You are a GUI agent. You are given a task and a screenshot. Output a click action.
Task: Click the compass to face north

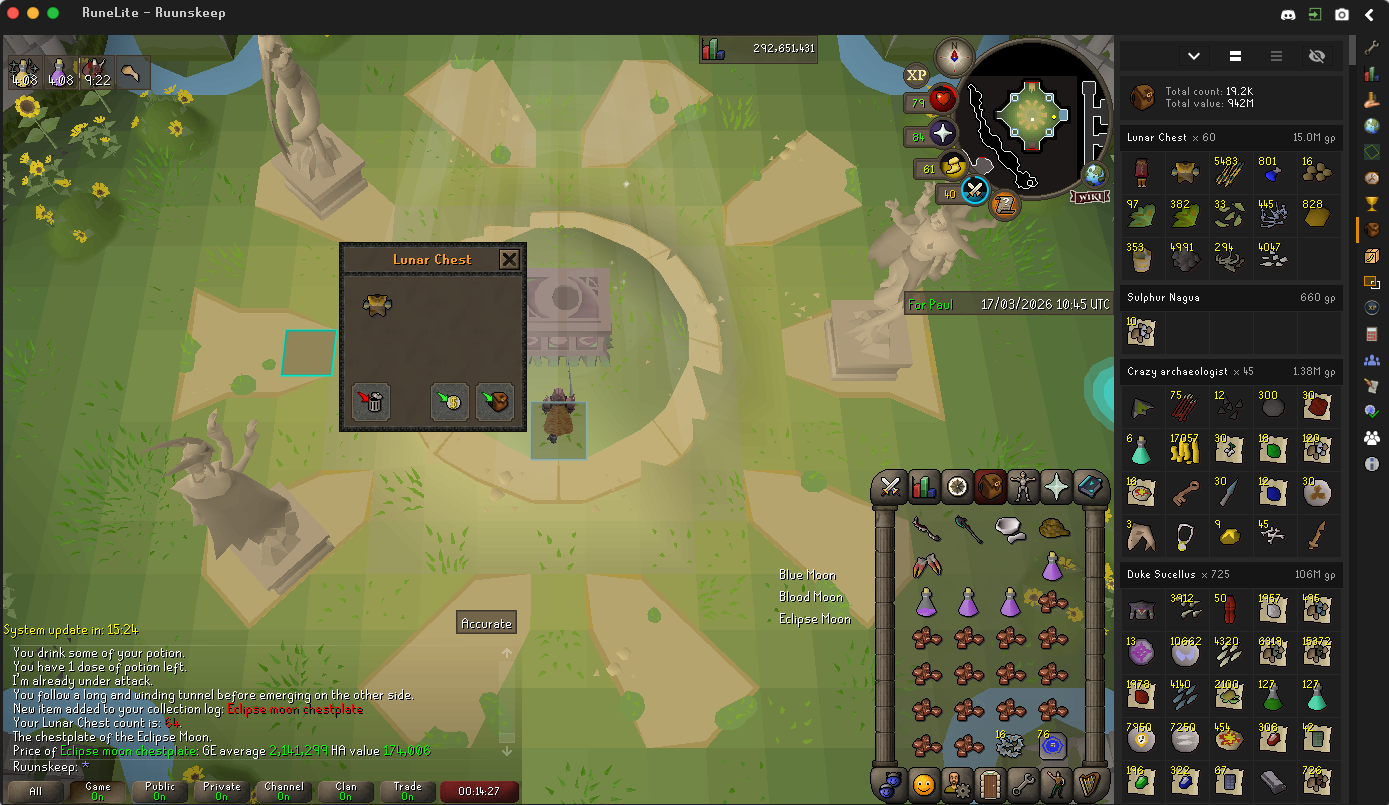click(955, 56)
